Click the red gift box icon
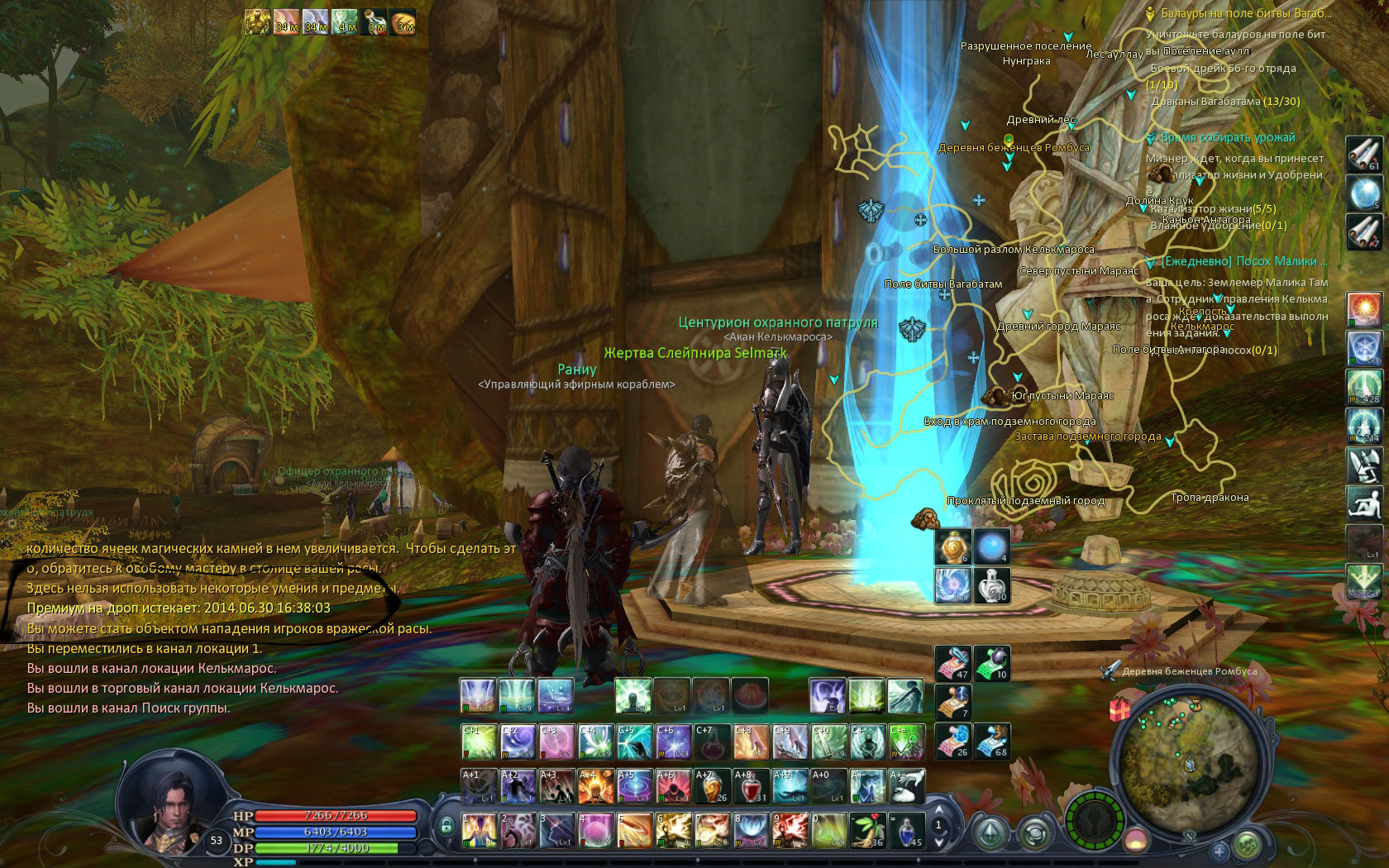 1119,709
